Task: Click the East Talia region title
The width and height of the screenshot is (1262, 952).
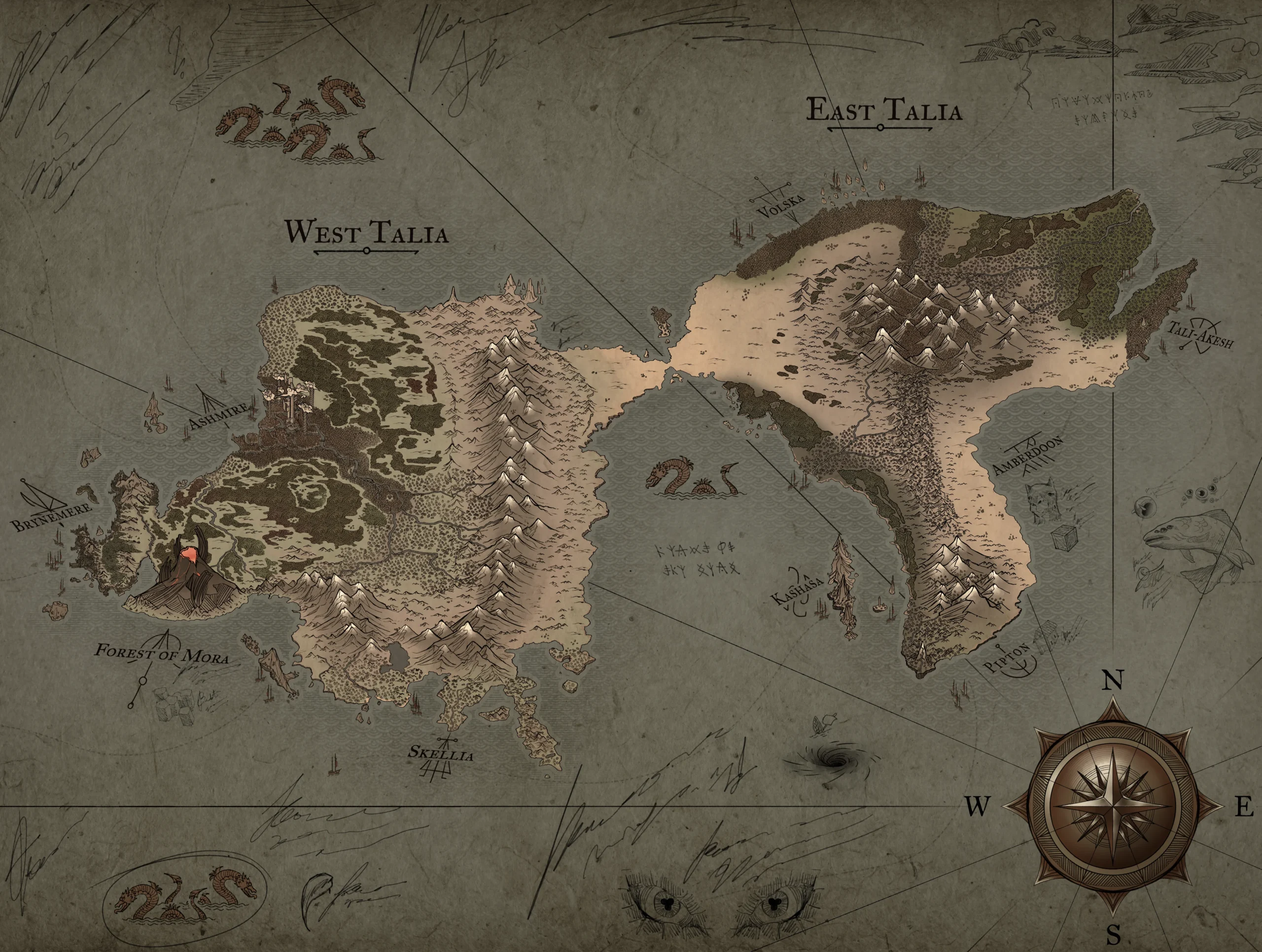Action: (x=883, y=110)
